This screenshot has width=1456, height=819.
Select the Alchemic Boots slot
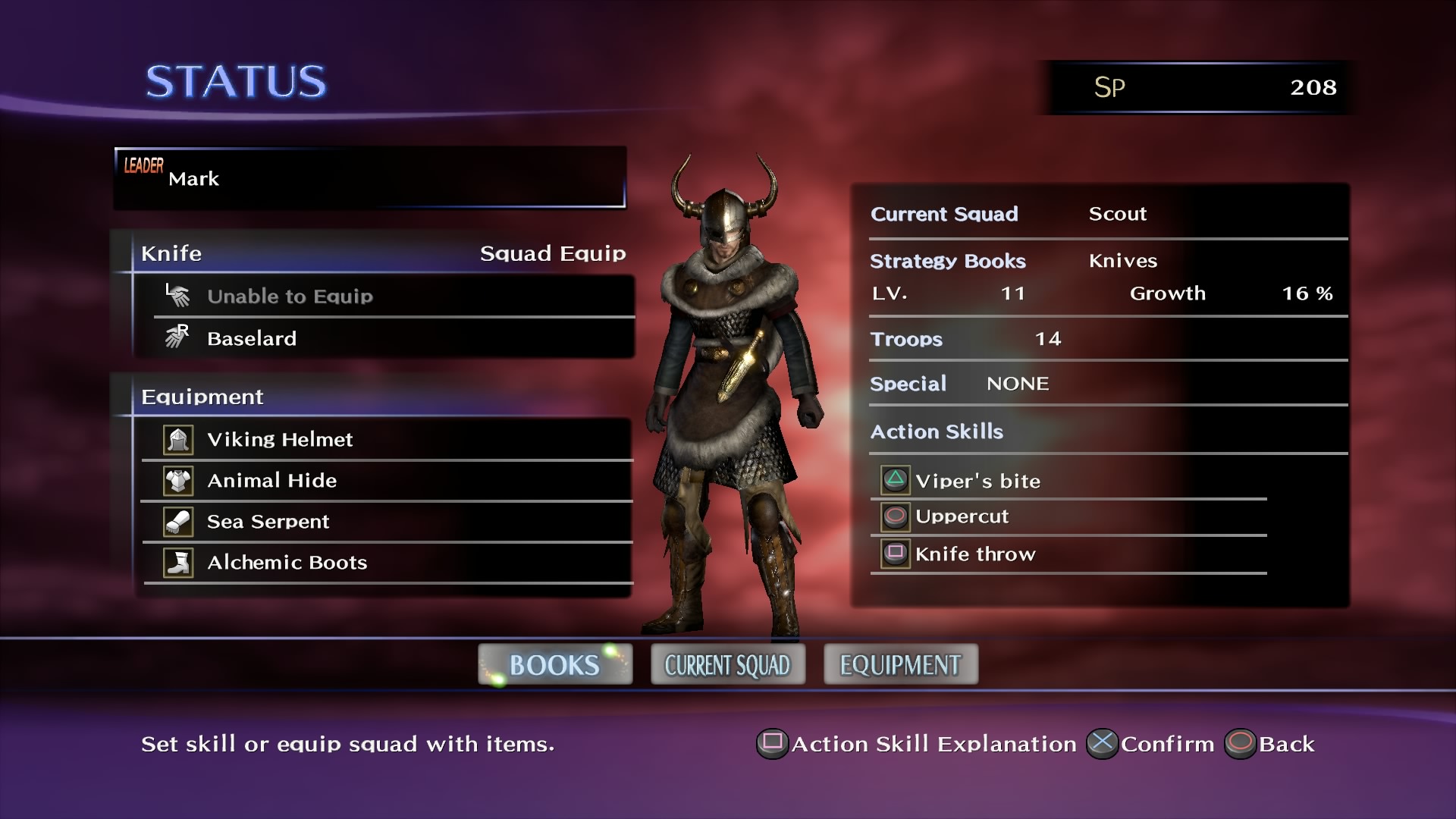click(x=387, y=563)
